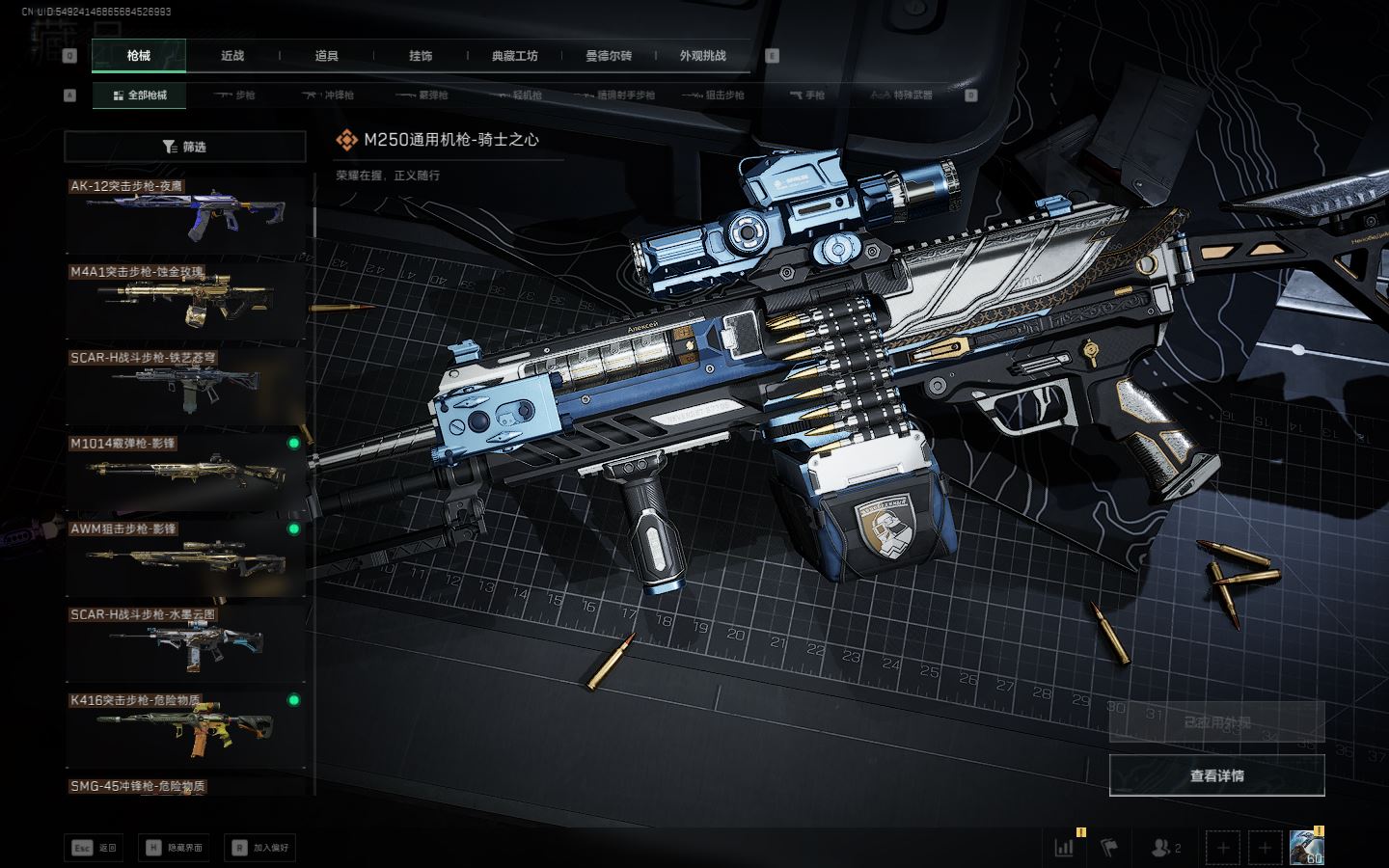Click the 查看详情 view details button

[x=1216, y=775]
